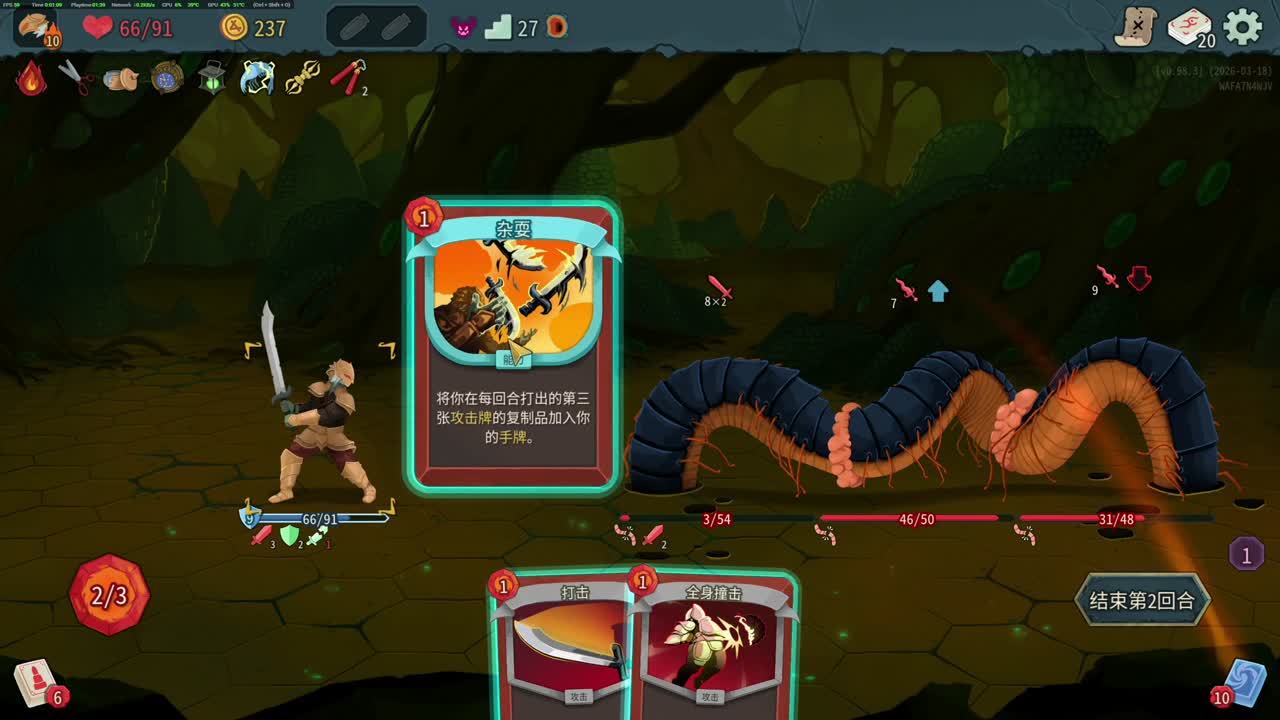
Task: Click the golden vajra relic icon
Action: [302, 77]
